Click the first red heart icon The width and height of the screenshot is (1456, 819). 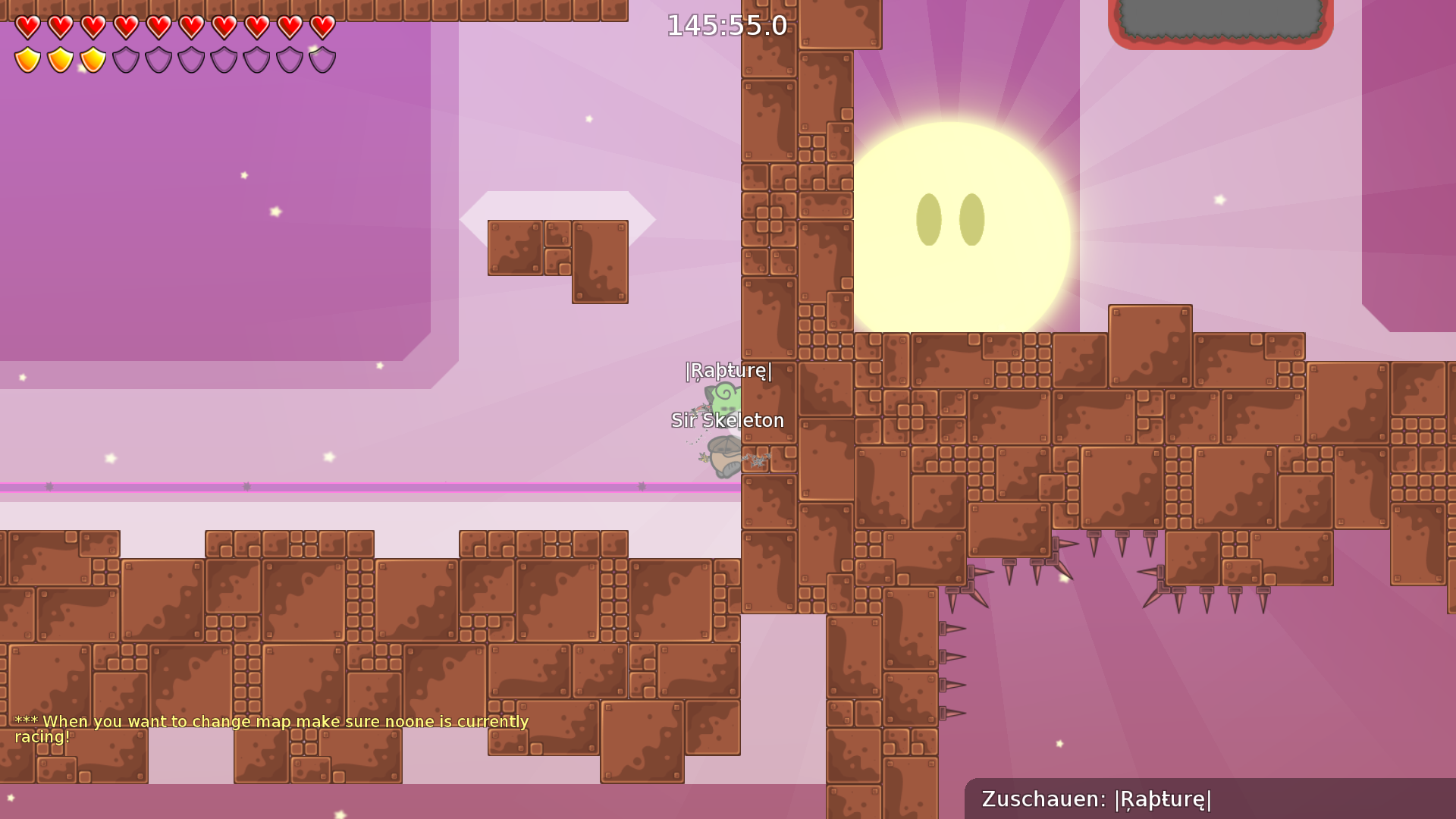(x=28, y=27)
